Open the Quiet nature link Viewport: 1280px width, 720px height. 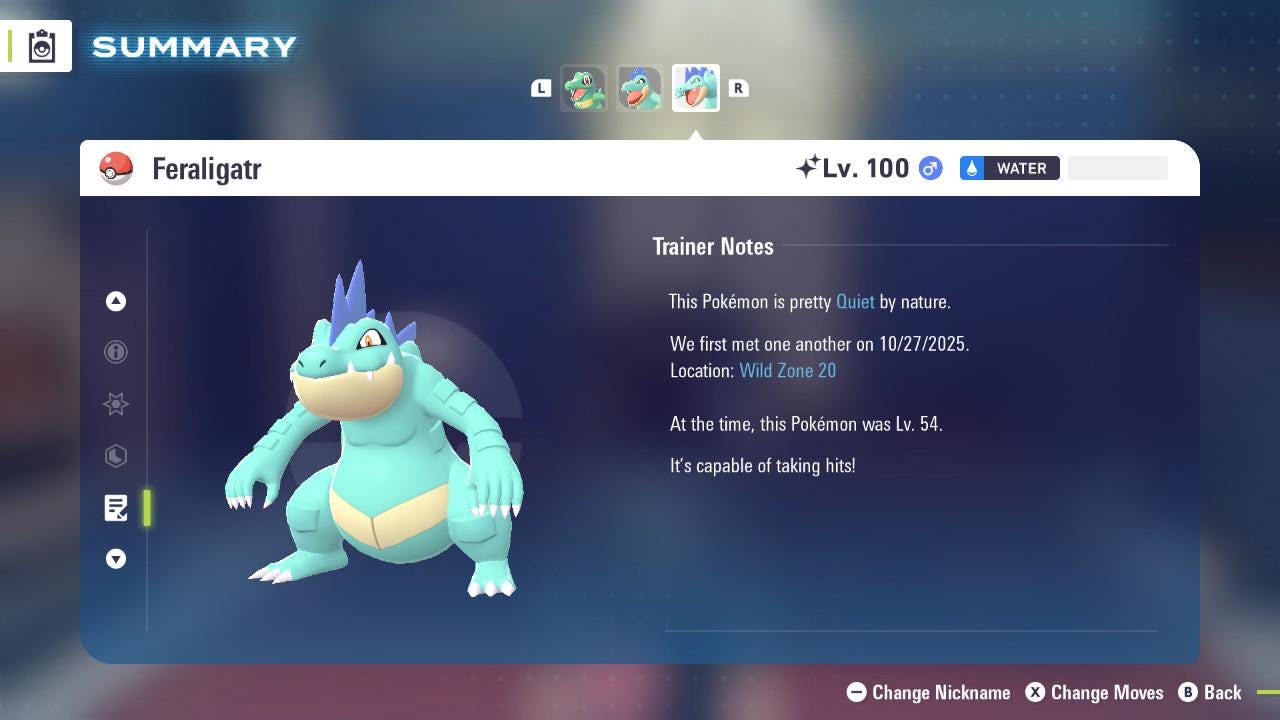tap(855, 301)
